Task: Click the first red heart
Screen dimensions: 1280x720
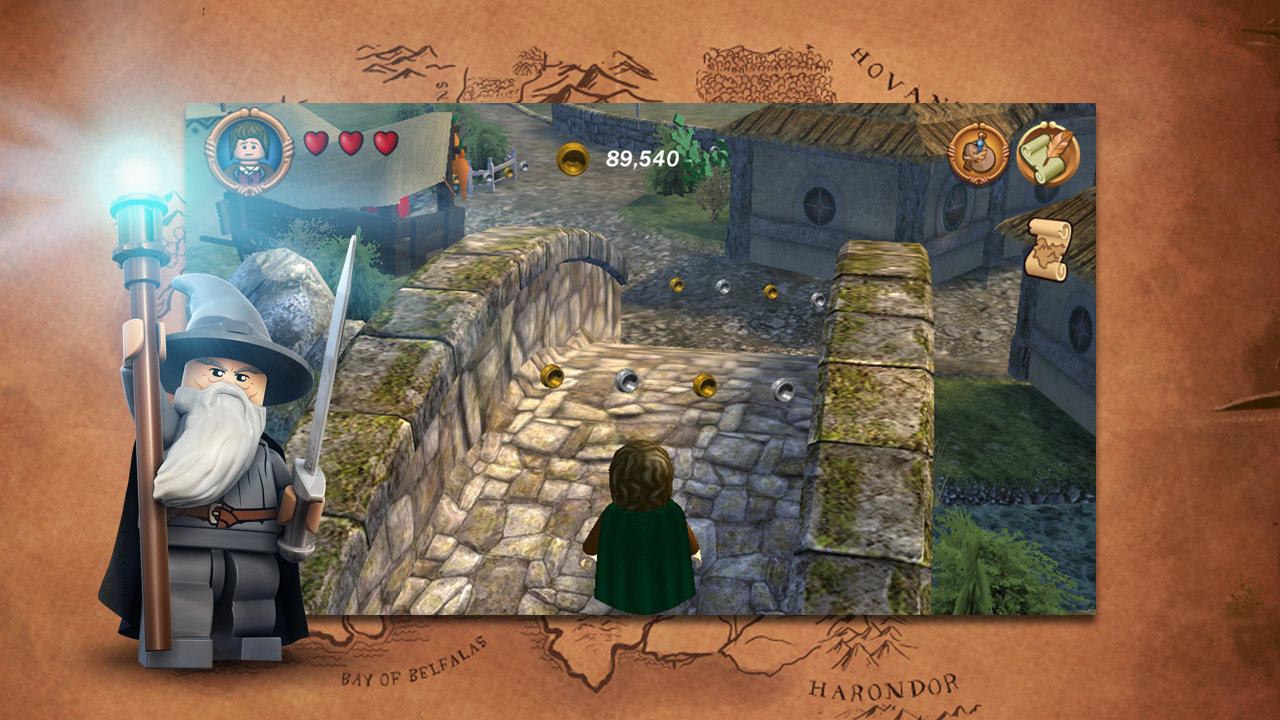Action: pos(314,145)
